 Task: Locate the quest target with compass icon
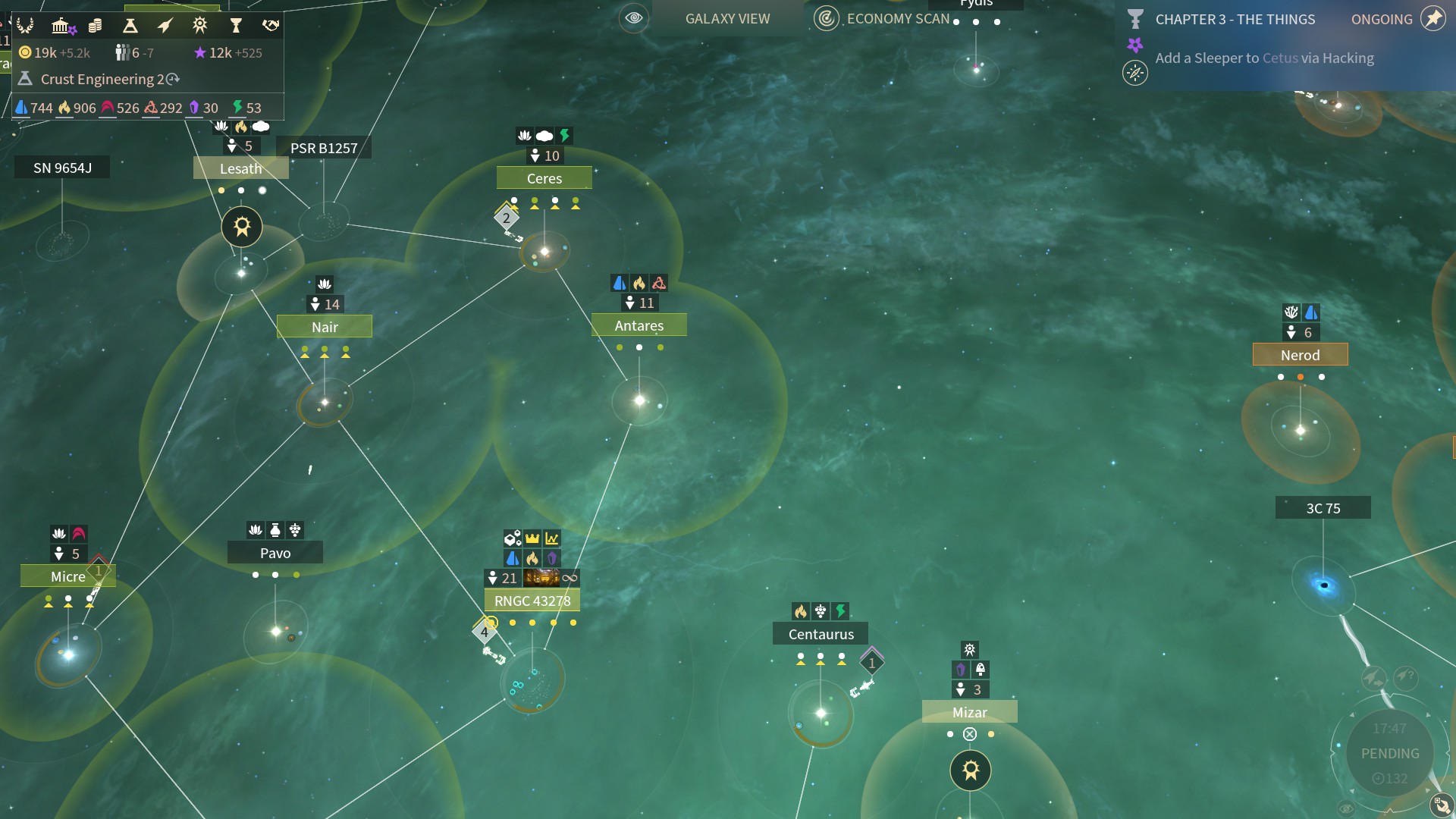1135,73
